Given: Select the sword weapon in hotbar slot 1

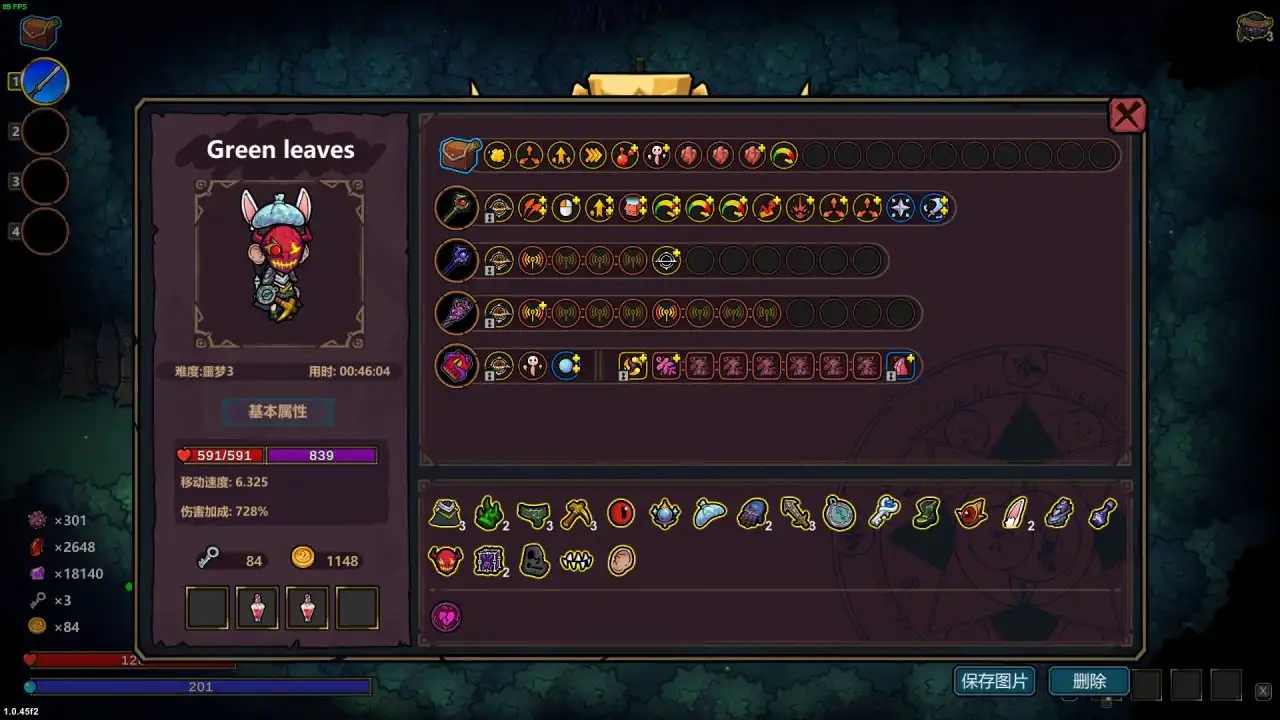Looking at the screenshot, I should [44, 80].
